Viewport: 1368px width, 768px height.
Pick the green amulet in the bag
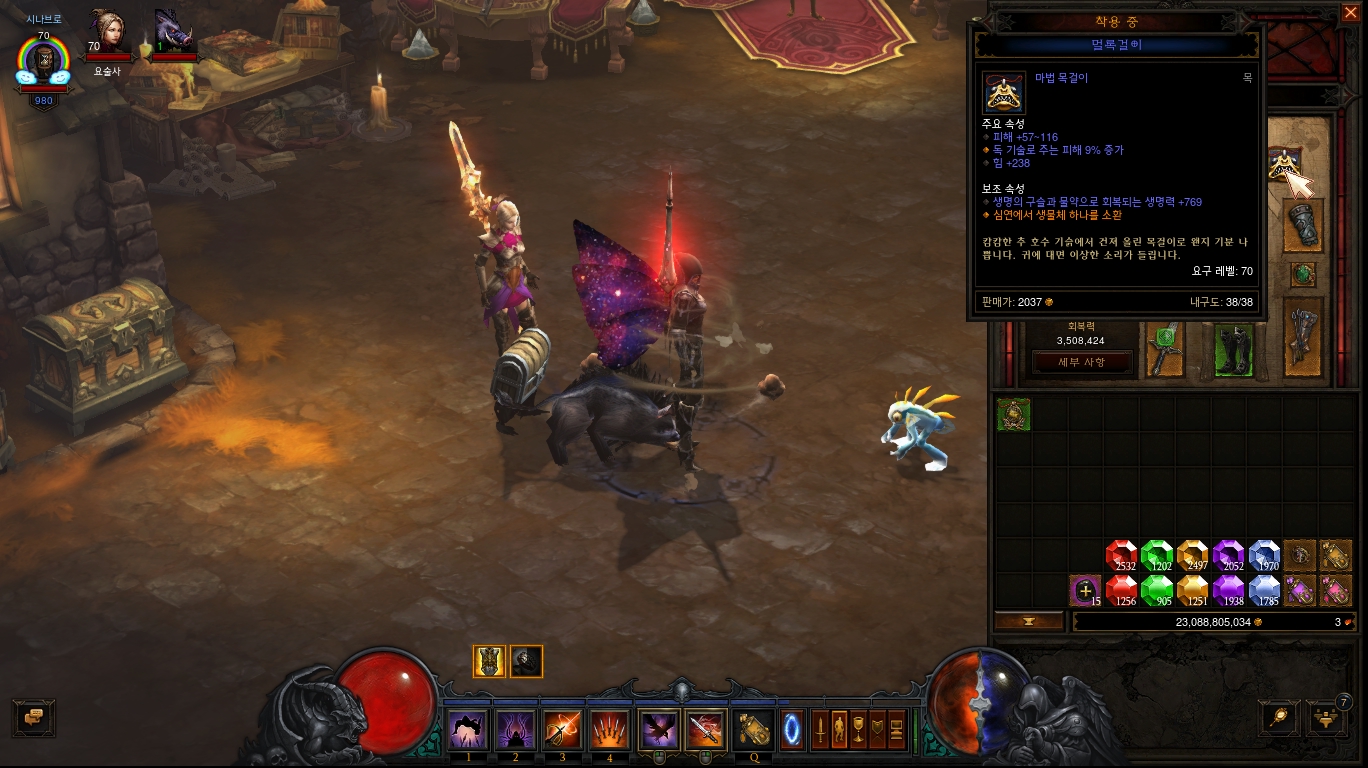click(x=1013, y=415)
